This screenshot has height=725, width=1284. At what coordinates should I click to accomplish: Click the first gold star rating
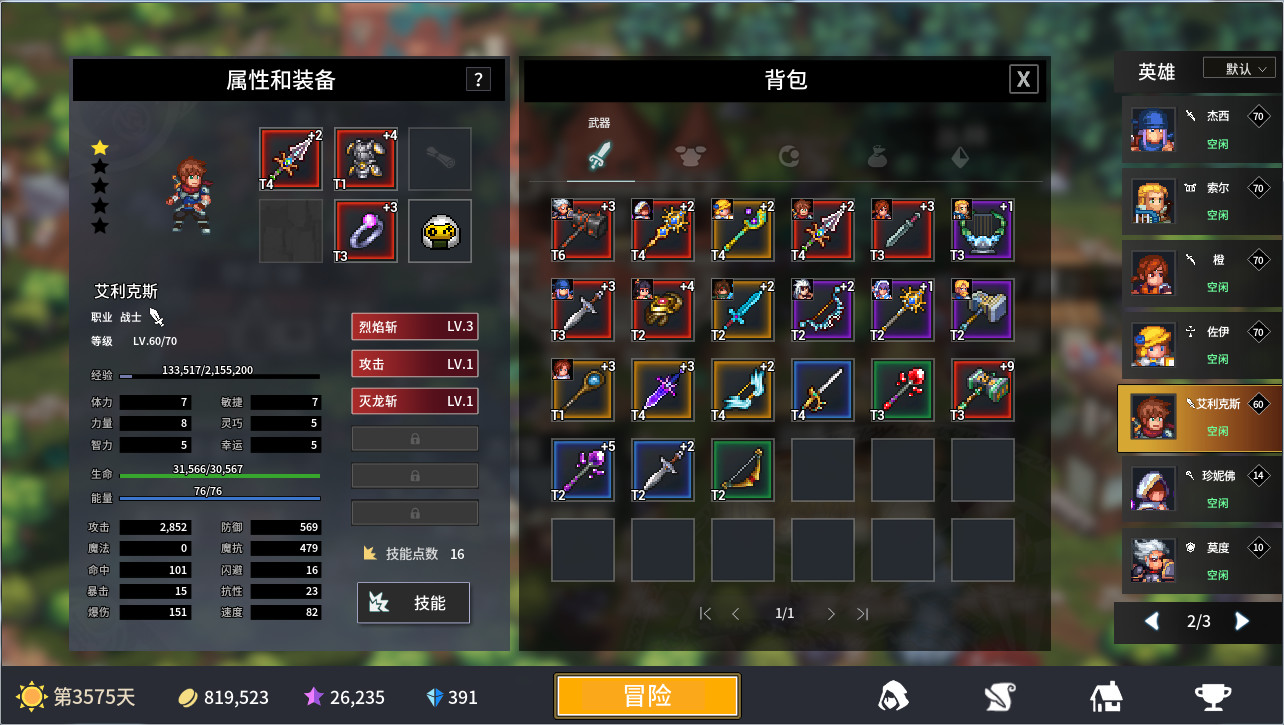(x=99, y=146)
